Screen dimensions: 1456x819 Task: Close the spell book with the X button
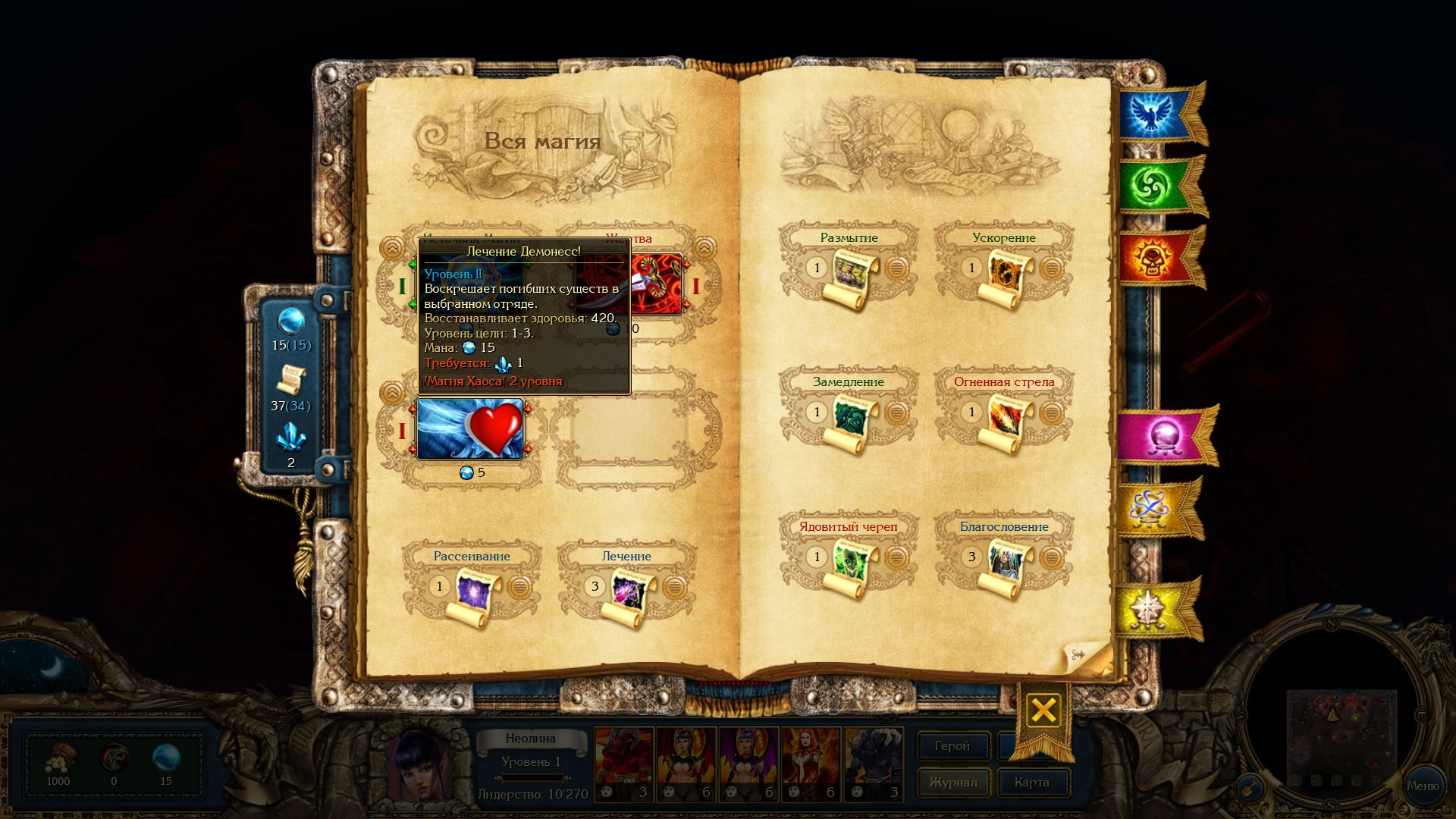tap(1043, 711)
